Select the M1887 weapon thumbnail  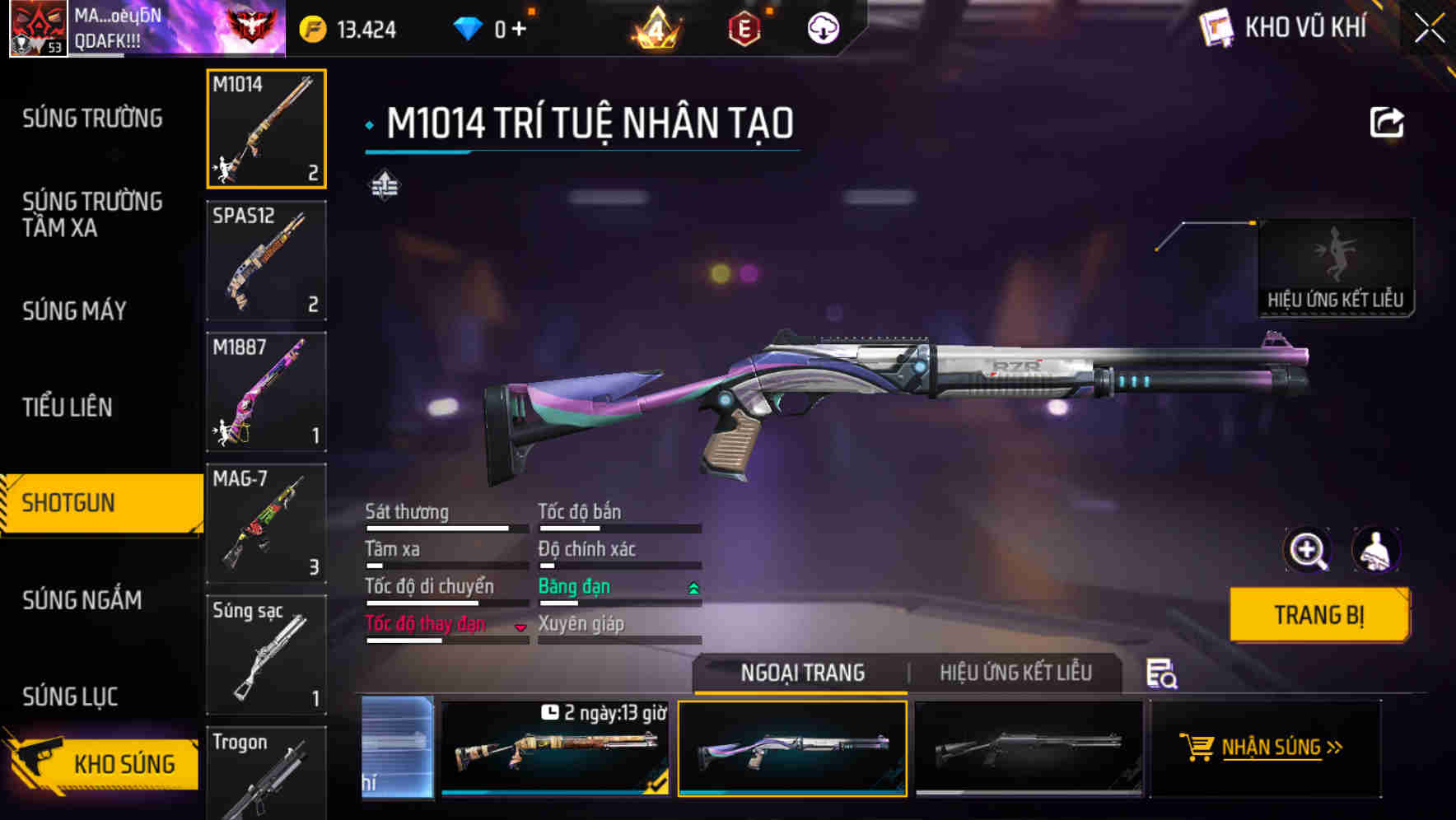coord(265,391)
